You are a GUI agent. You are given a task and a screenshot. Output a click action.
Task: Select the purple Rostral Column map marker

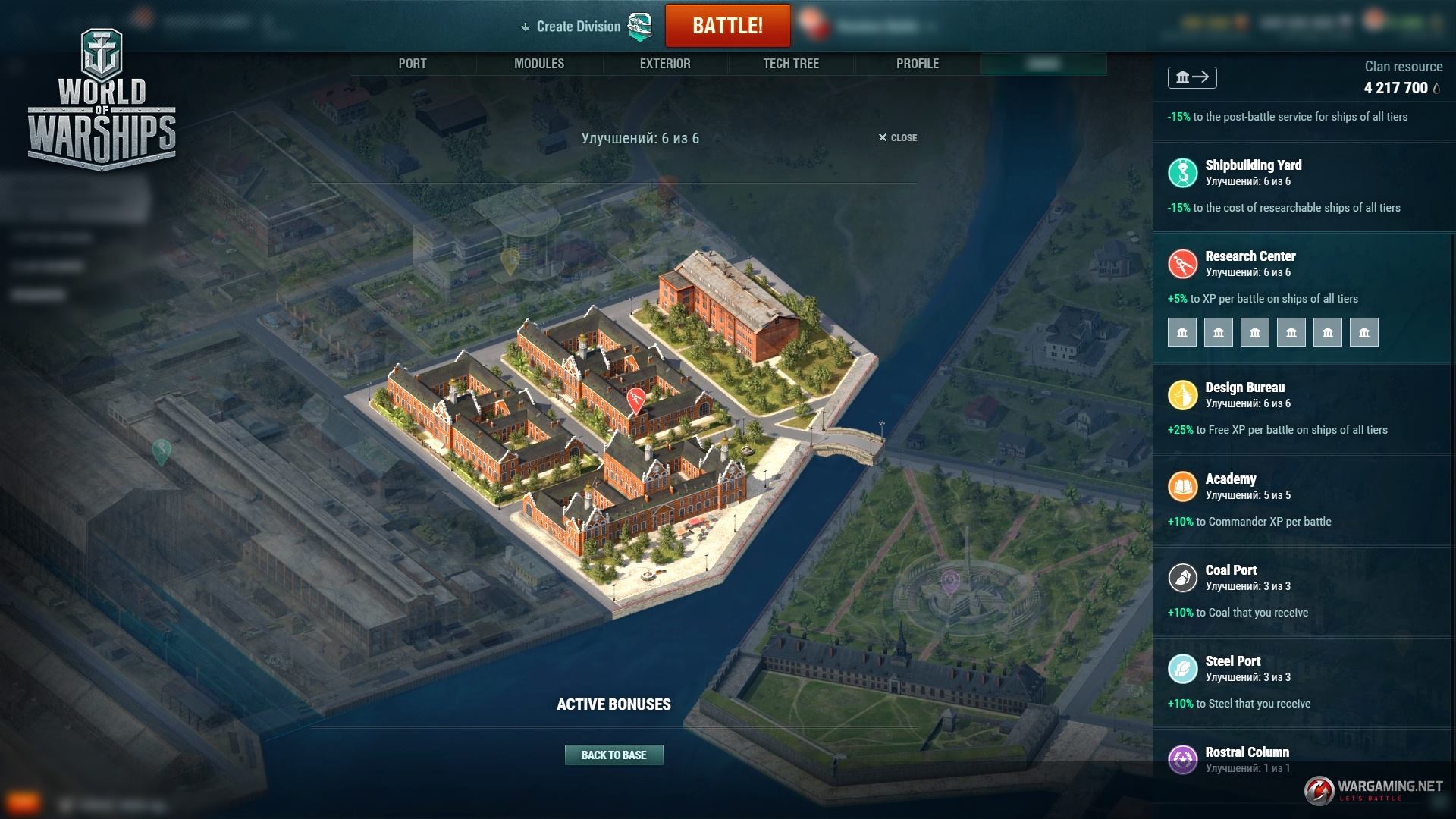point(949,582)
